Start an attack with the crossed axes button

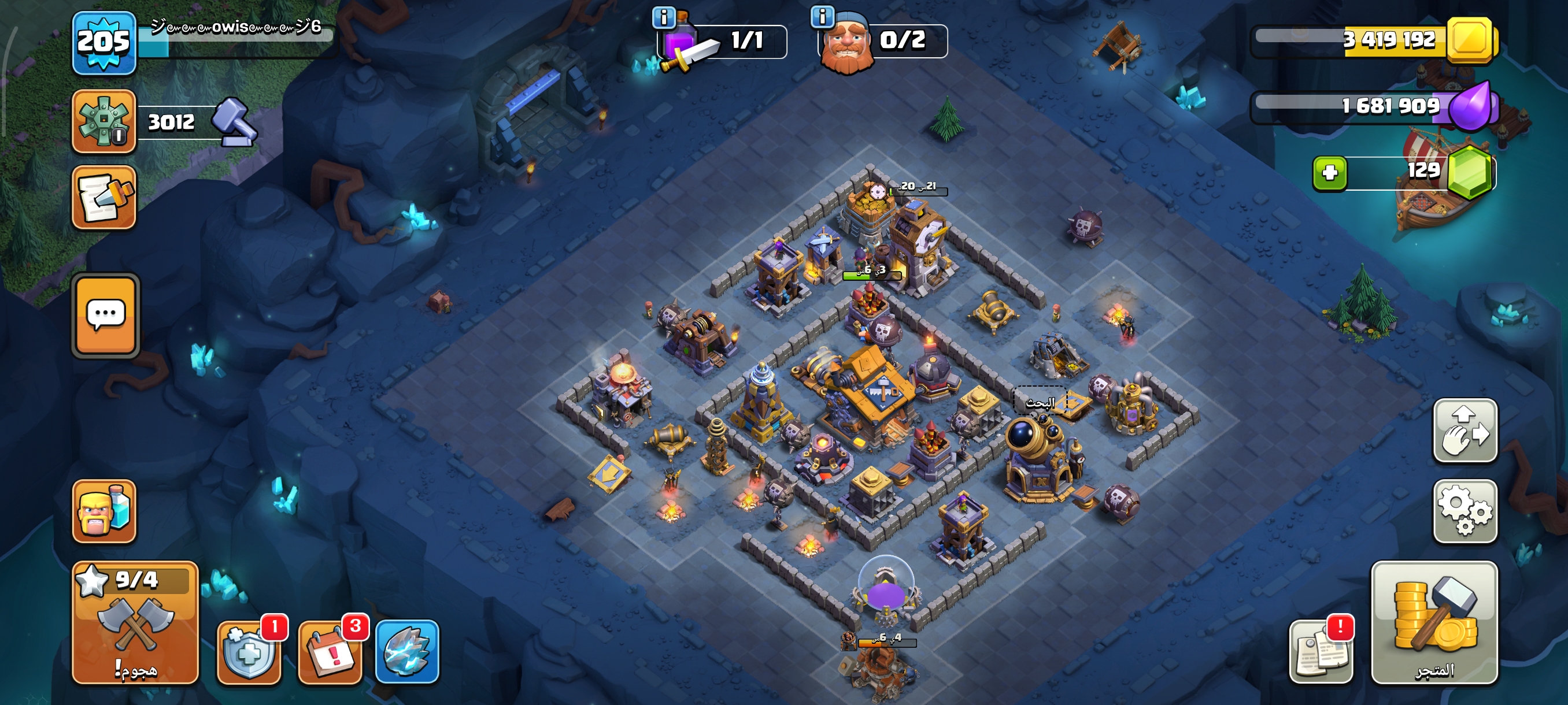click(x=135, y=623)
